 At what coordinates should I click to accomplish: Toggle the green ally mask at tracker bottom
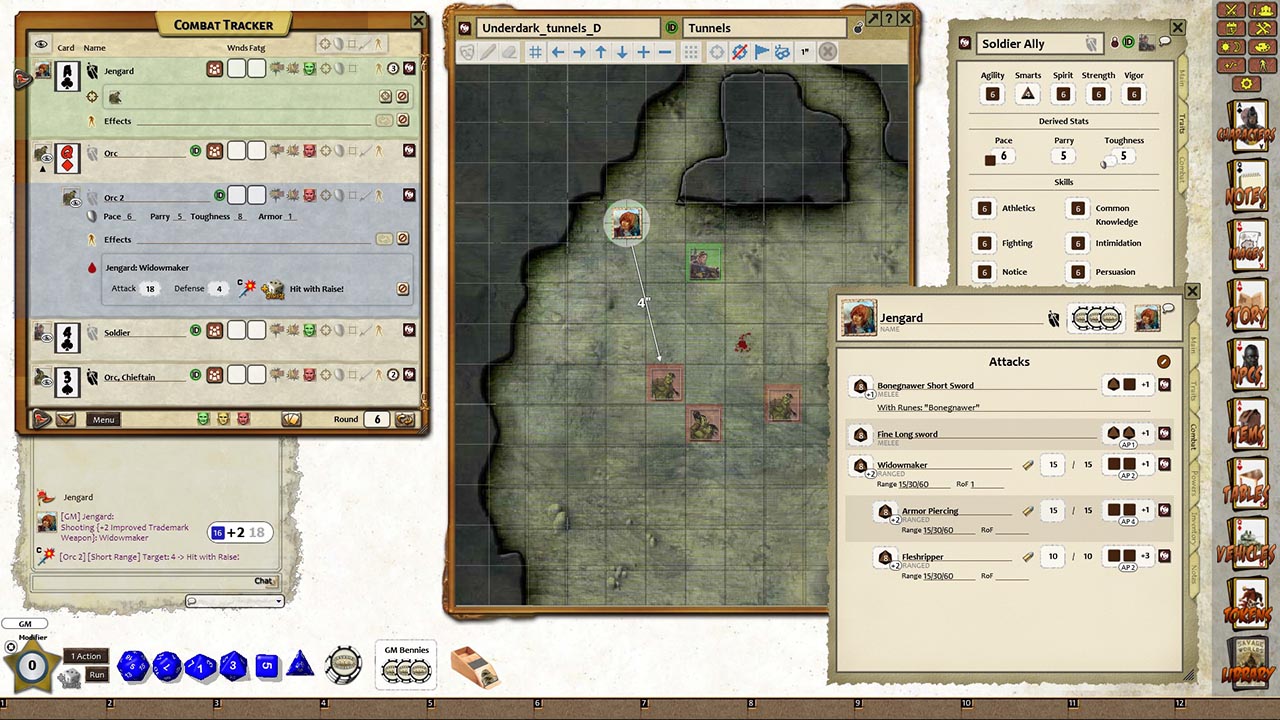pyautogui.click(x=205, y=419)
